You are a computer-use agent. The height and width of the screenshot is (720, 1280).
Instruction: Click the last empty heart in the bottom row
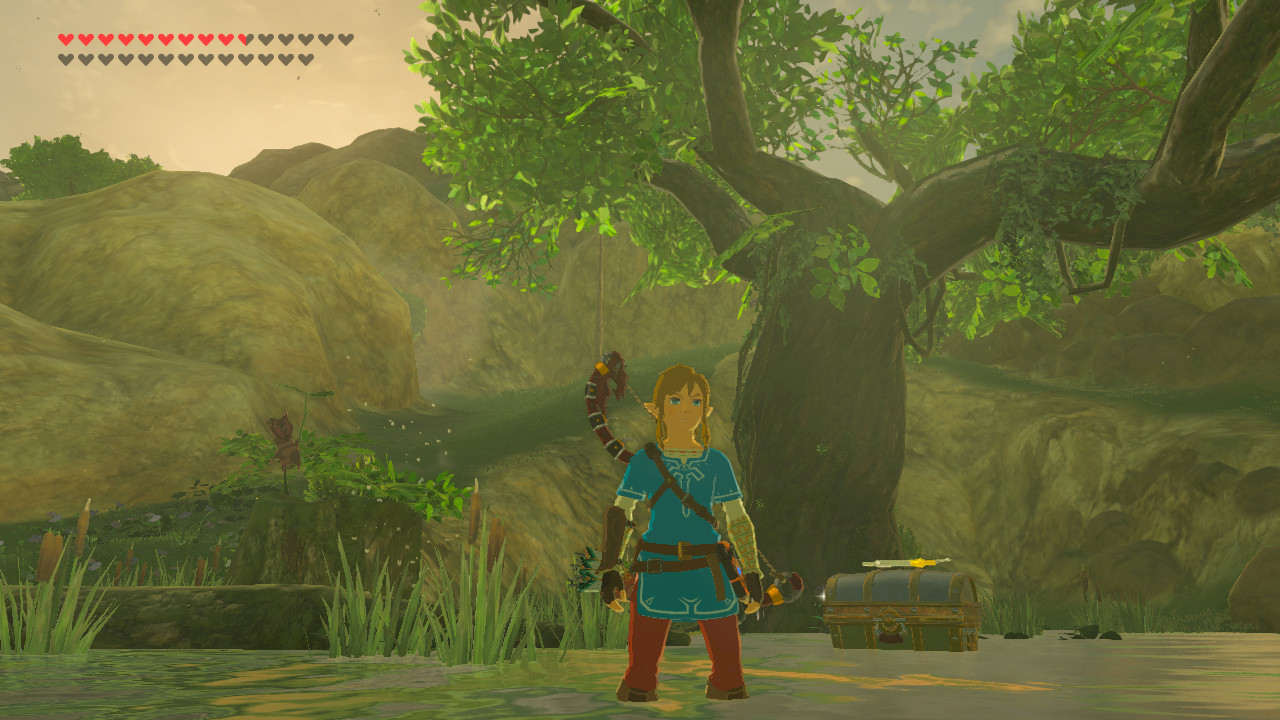(x=306, y=58)
